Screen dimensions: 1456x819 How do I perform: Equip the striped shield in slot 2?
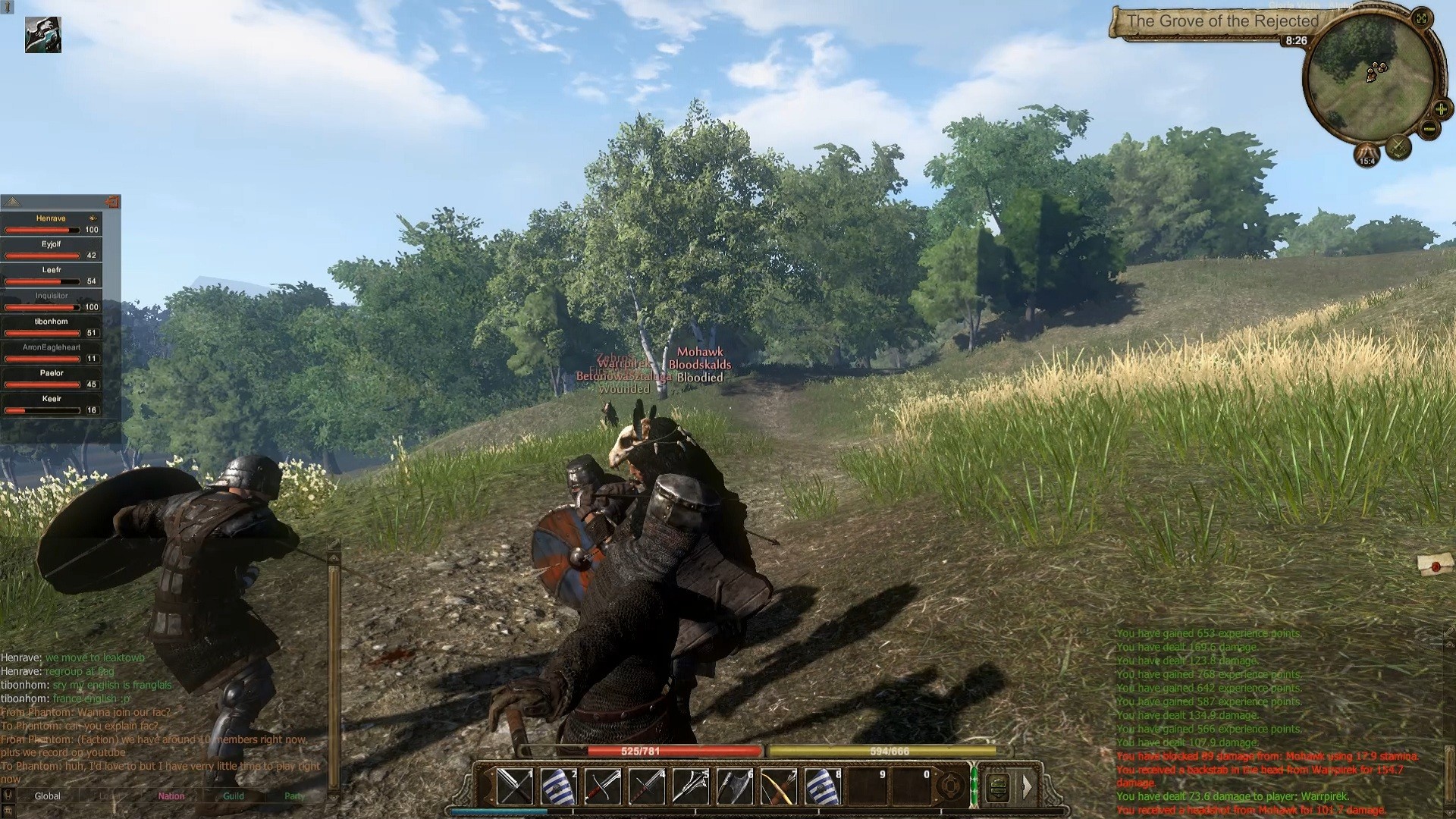559,787
